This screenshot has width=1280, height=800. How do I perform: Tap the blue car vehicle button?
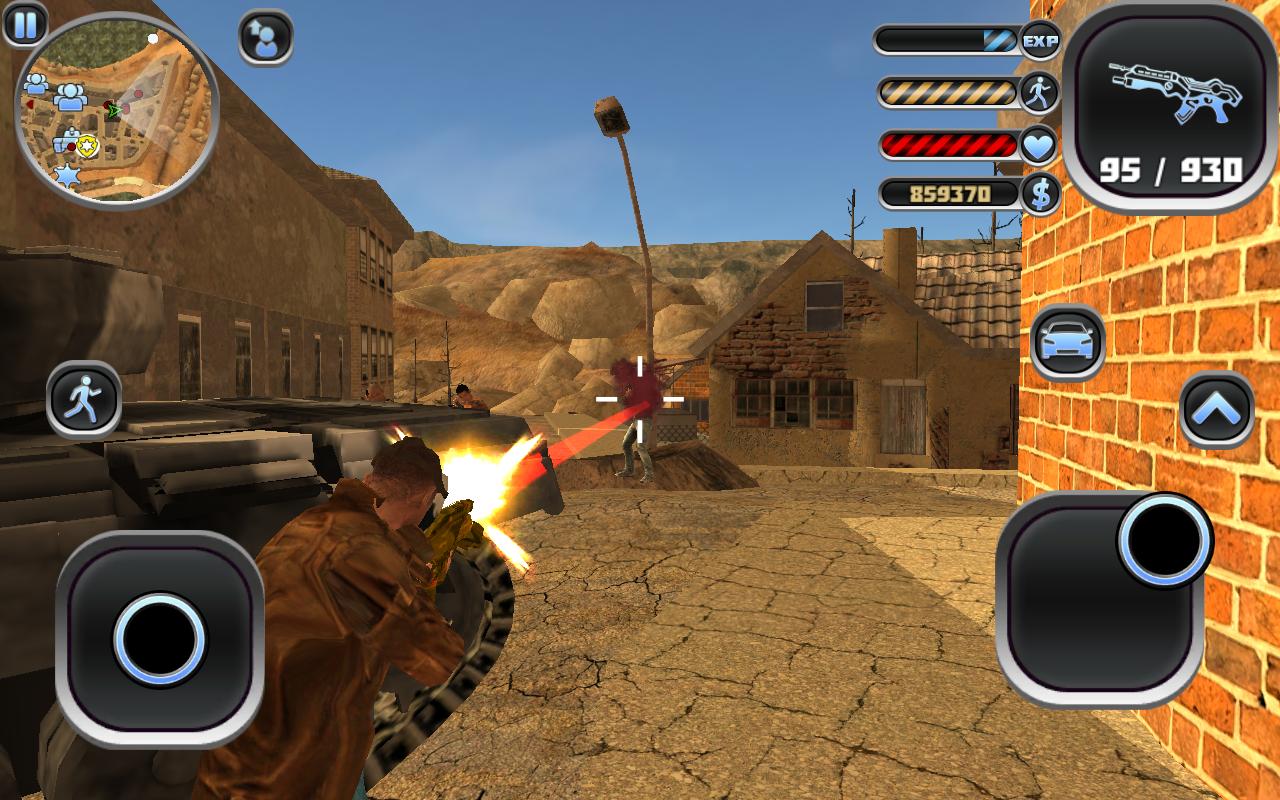point(1068,343)
